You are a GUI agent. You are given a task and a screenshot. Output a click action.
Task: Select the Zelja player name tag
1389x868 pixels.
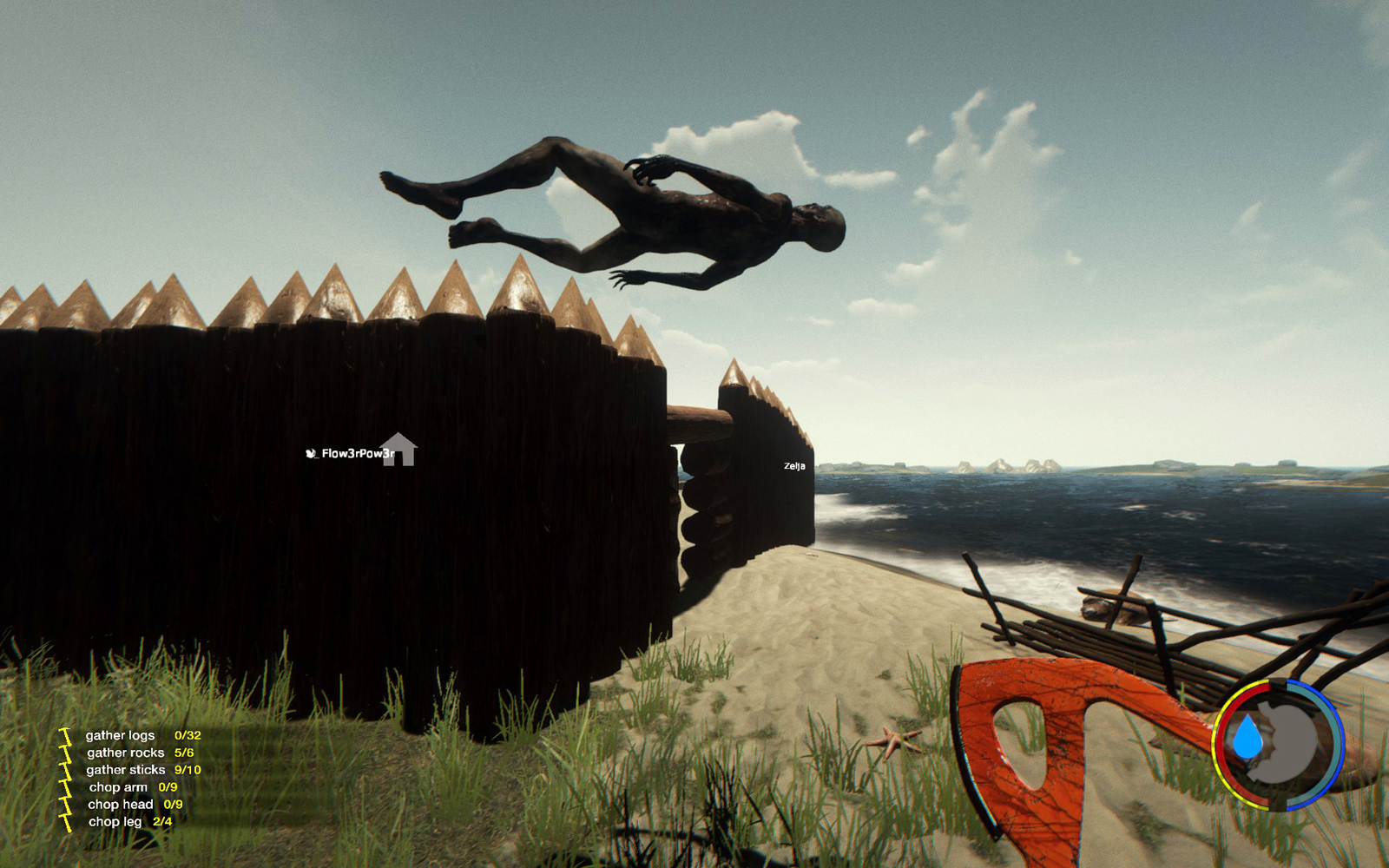[794, 466]
